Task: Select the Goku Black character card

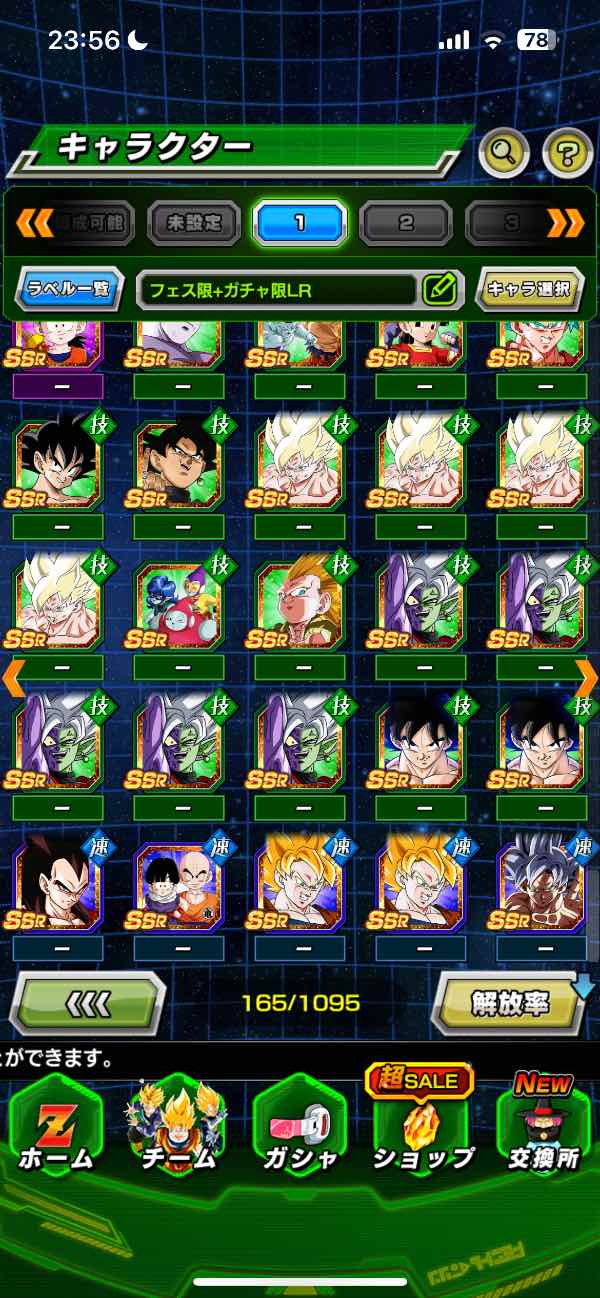Action: pyautogui.click(x=178, y=463)
